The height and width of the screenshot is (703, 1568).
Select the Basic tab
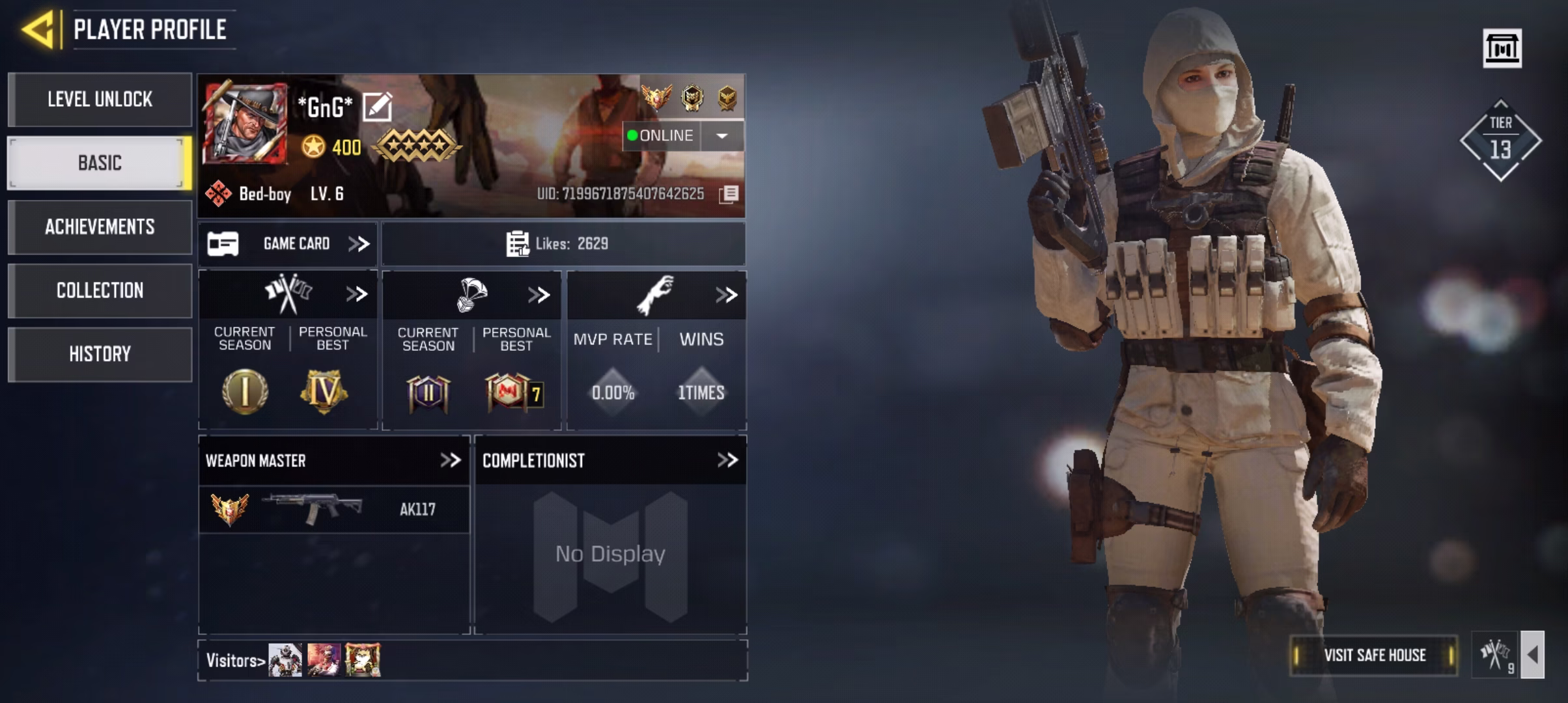pyautogui.click(x=100, y=163)
